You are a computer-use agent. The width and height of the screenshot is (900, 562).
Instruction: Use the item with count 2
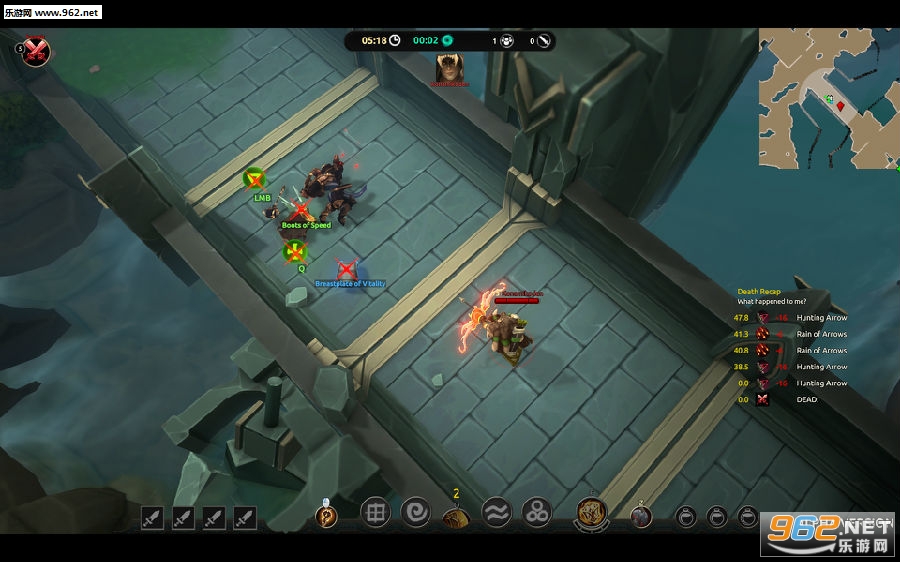click(456, 516)
